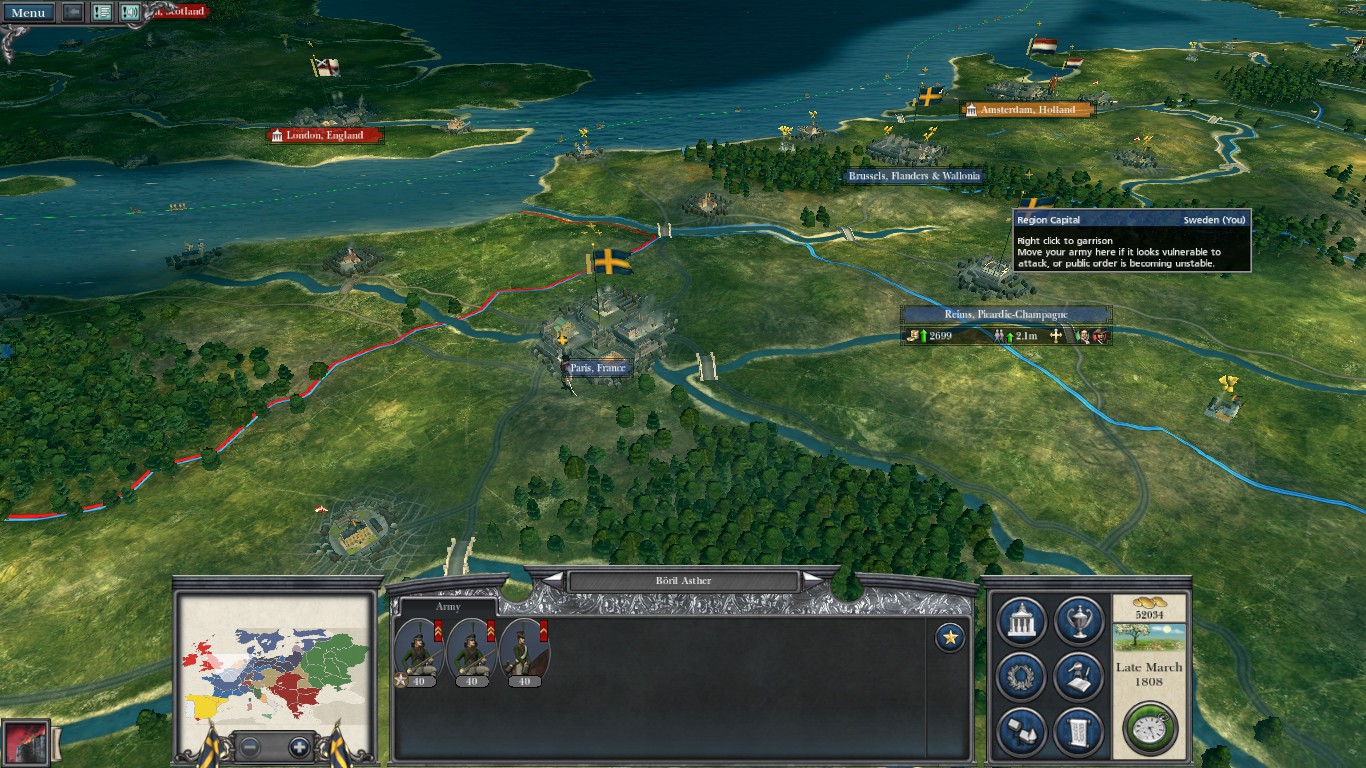Open the government building icon panel

[x=1022, y=622]
